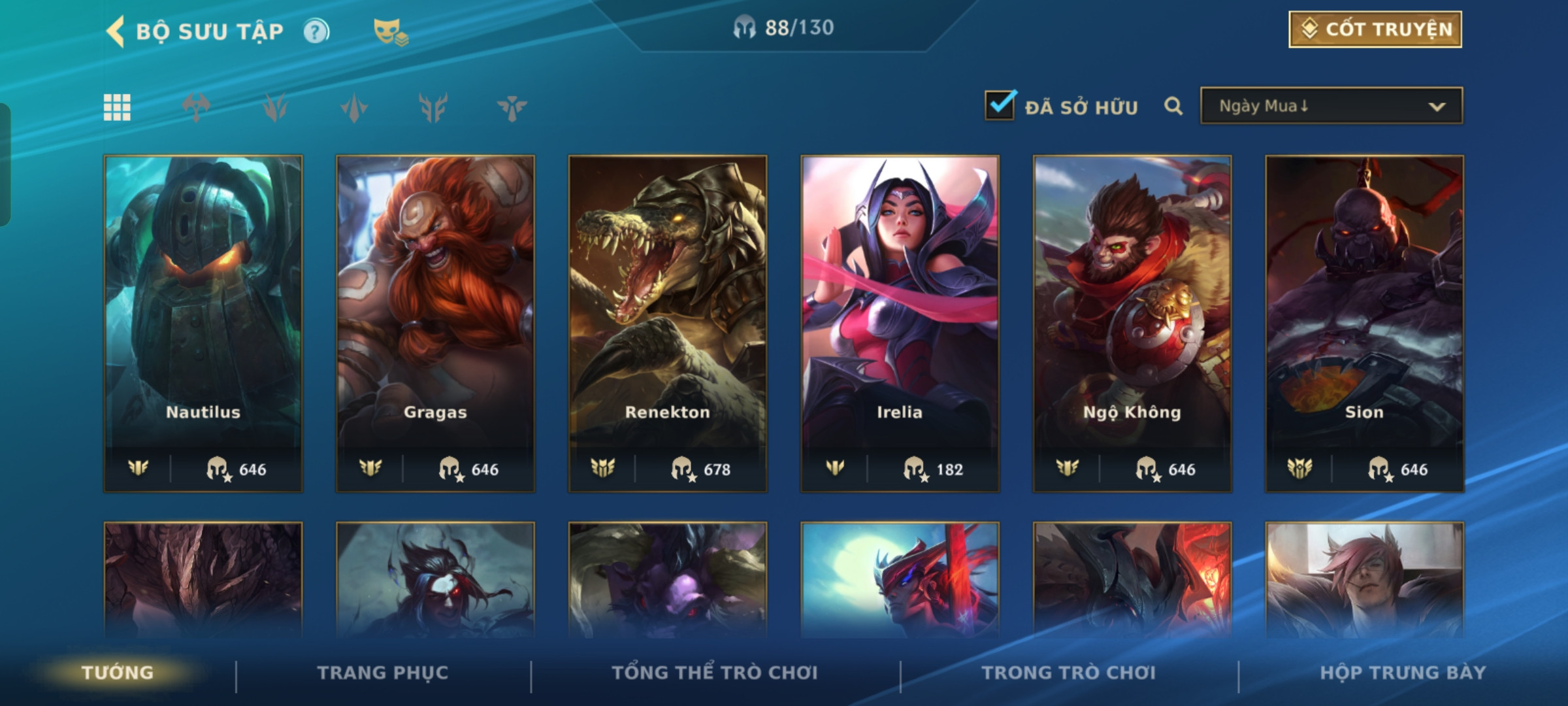Switch to the Trang Phục tab
The image size is (1568, 706).
click(383, 673)
